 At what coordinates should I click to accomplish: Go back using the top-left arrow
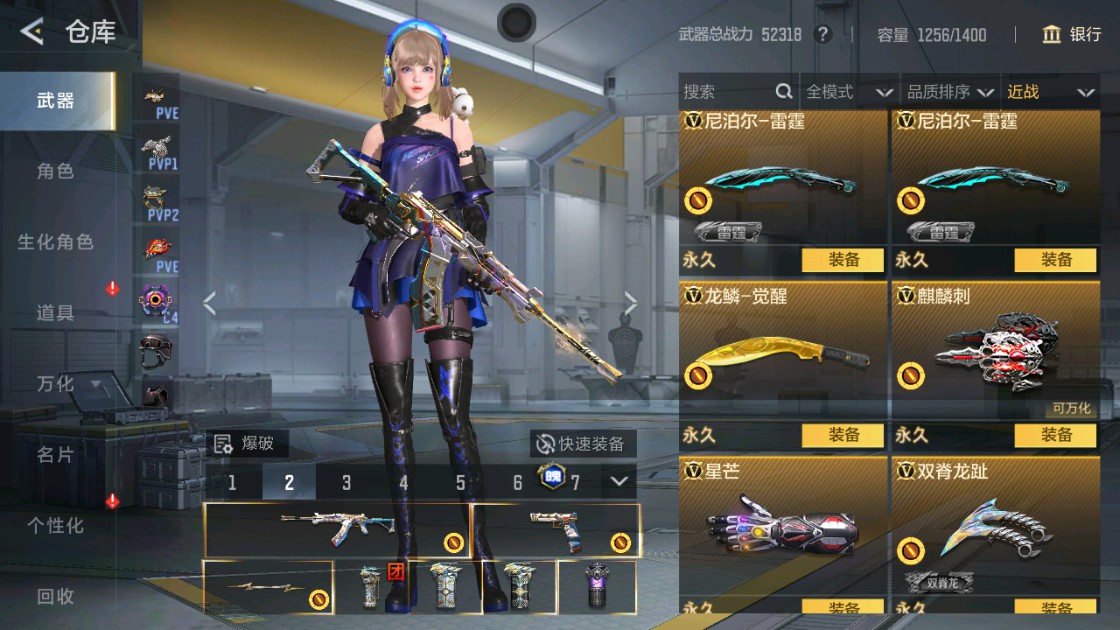pos(32,32)
